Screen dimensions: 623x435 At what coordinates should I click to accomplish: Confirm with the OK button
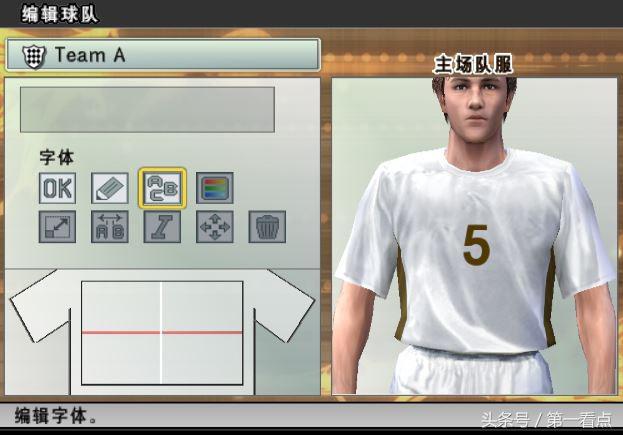coord(57,187)
